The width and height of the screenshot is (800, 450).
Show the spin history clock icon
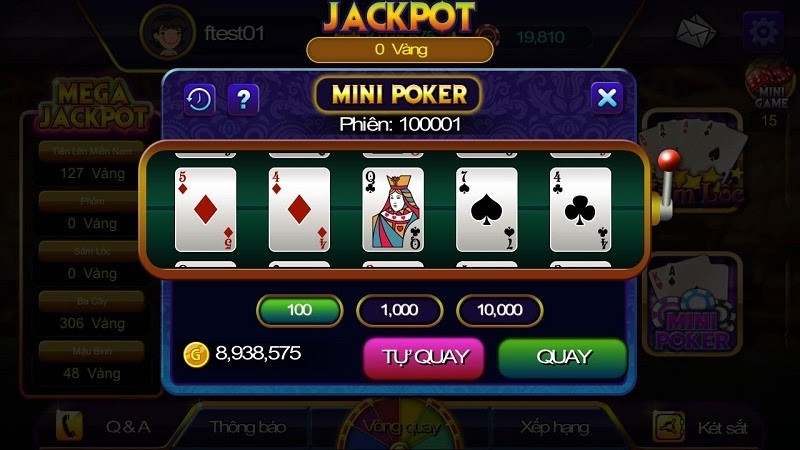(199, 98)
